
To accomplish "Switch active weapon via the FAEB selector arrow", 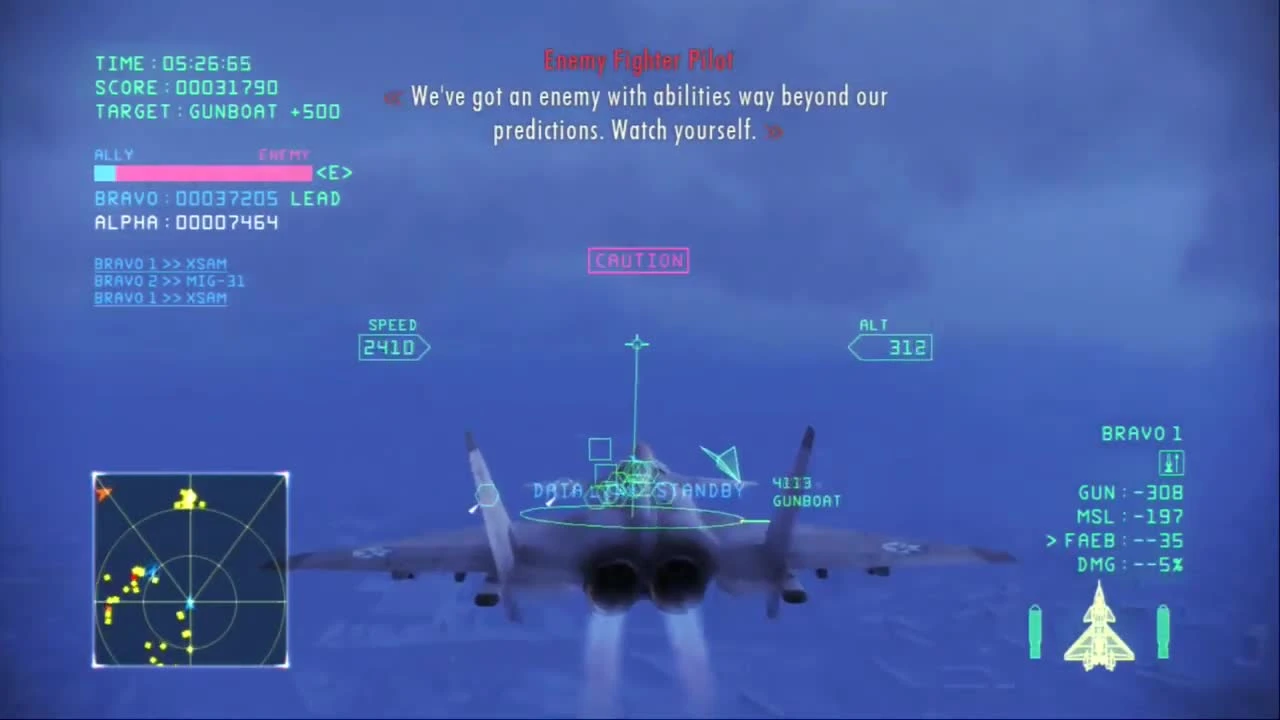I will [1050, 539].
